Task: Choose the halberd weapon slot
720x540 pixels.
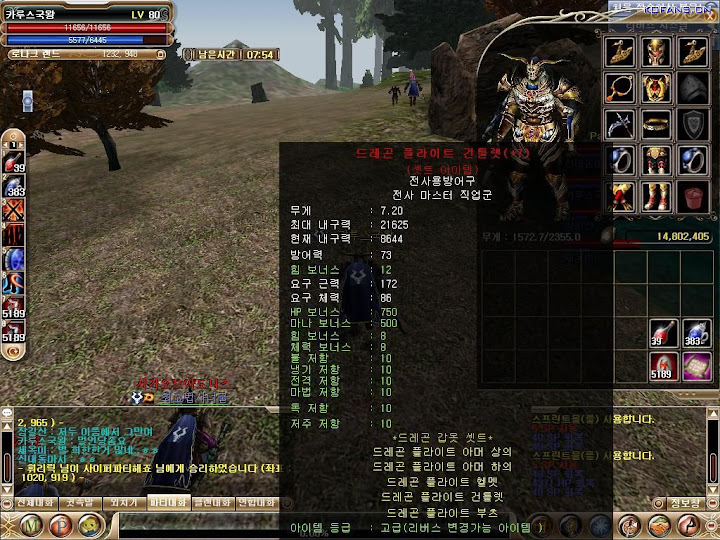Action: click(622, 125)
